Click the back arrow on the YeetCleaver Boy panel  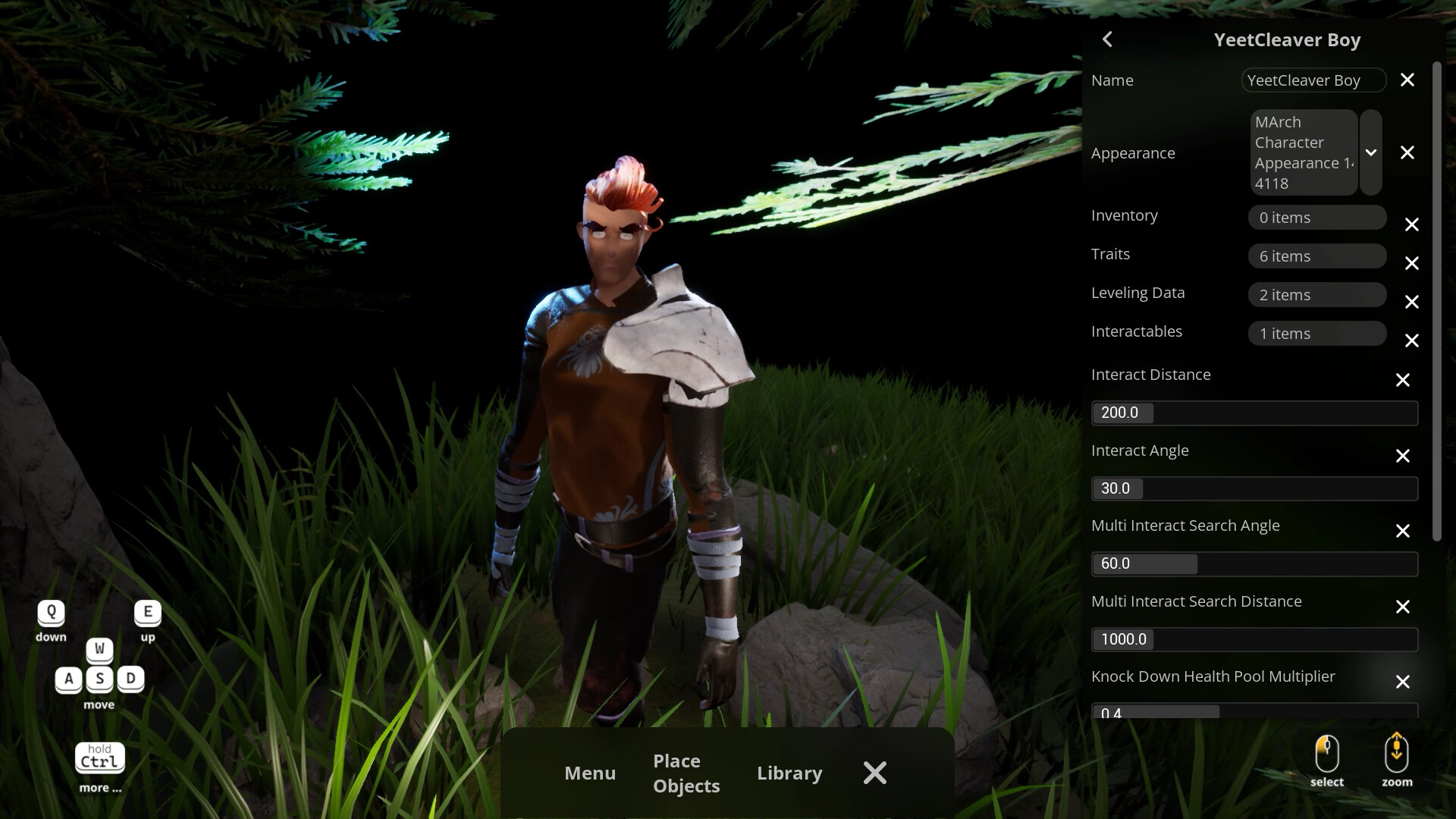click(1107, 39)
